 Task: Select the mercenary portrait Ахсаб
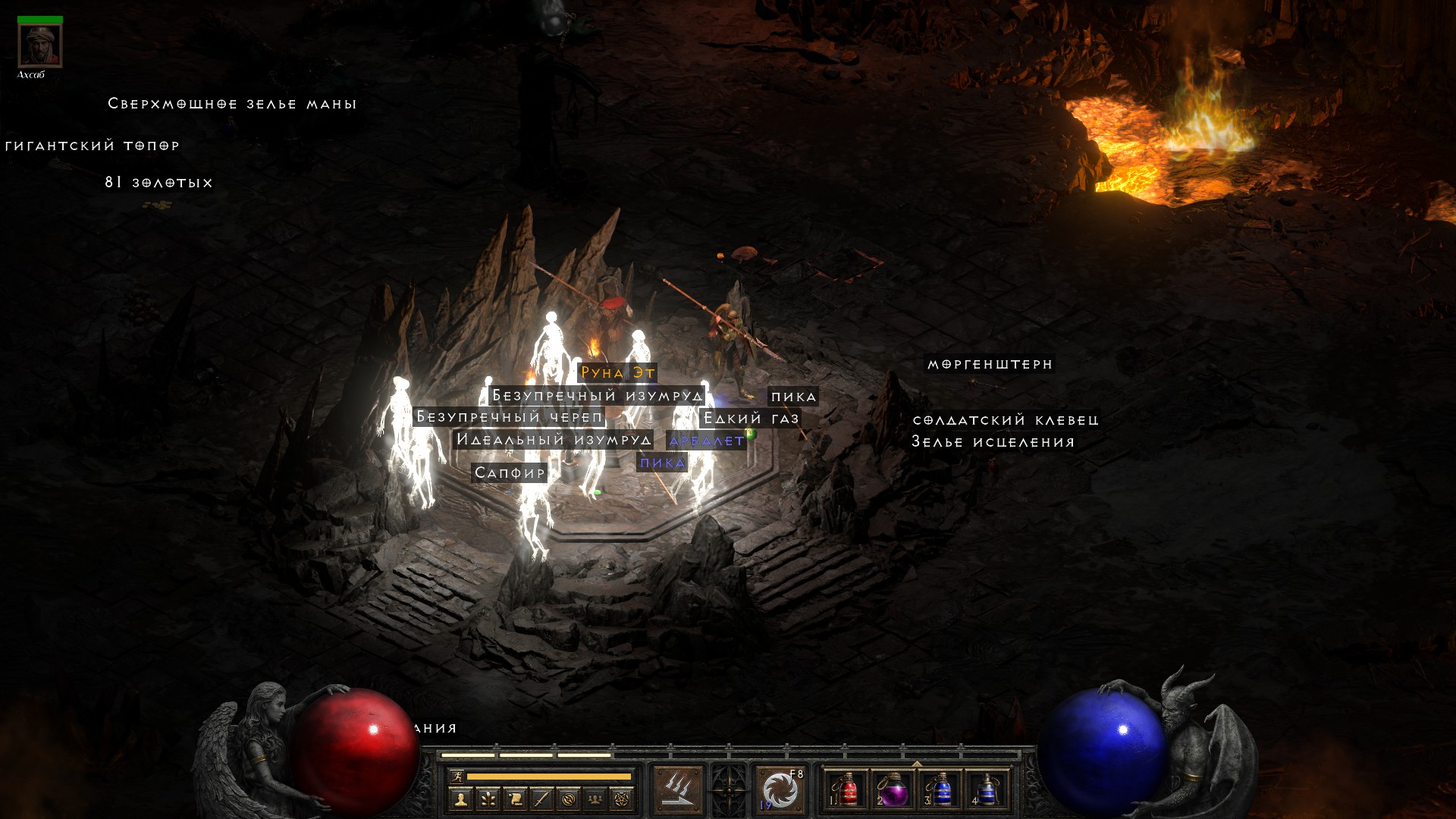point(39,45)
